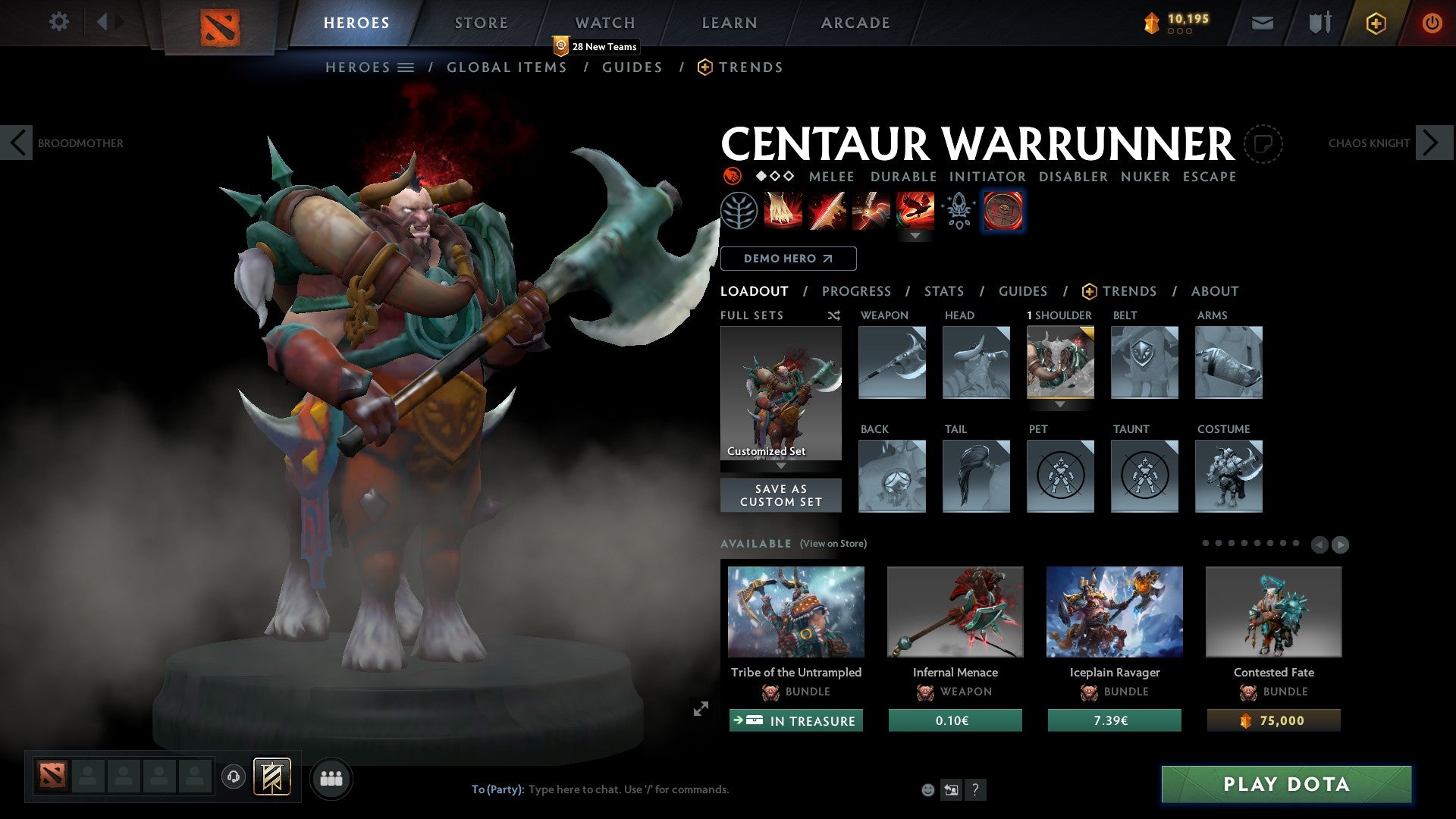Click the red power button icon
Screen dimensions: 1456x819
[1433, 23]
